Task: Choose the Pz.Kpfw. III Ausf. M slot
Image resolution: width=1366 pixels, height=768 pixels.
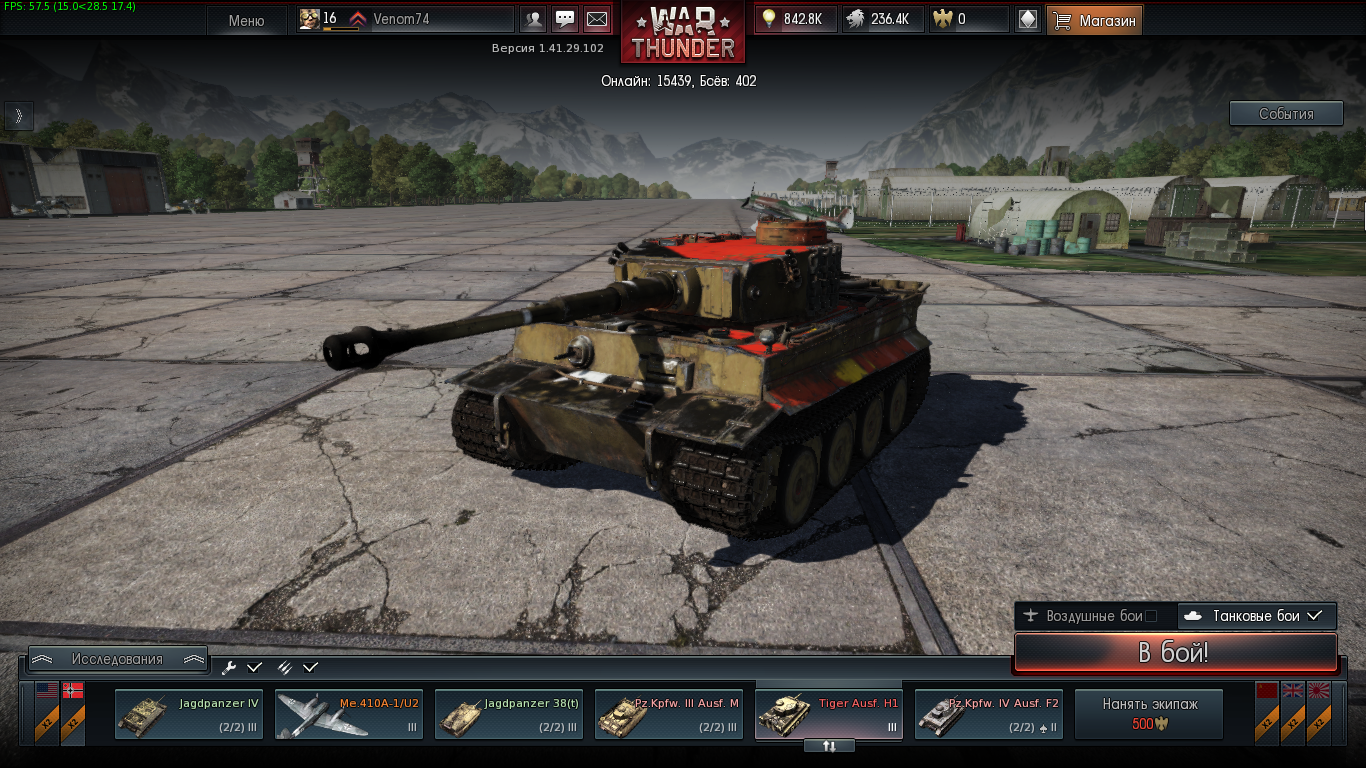Action: 669,714
